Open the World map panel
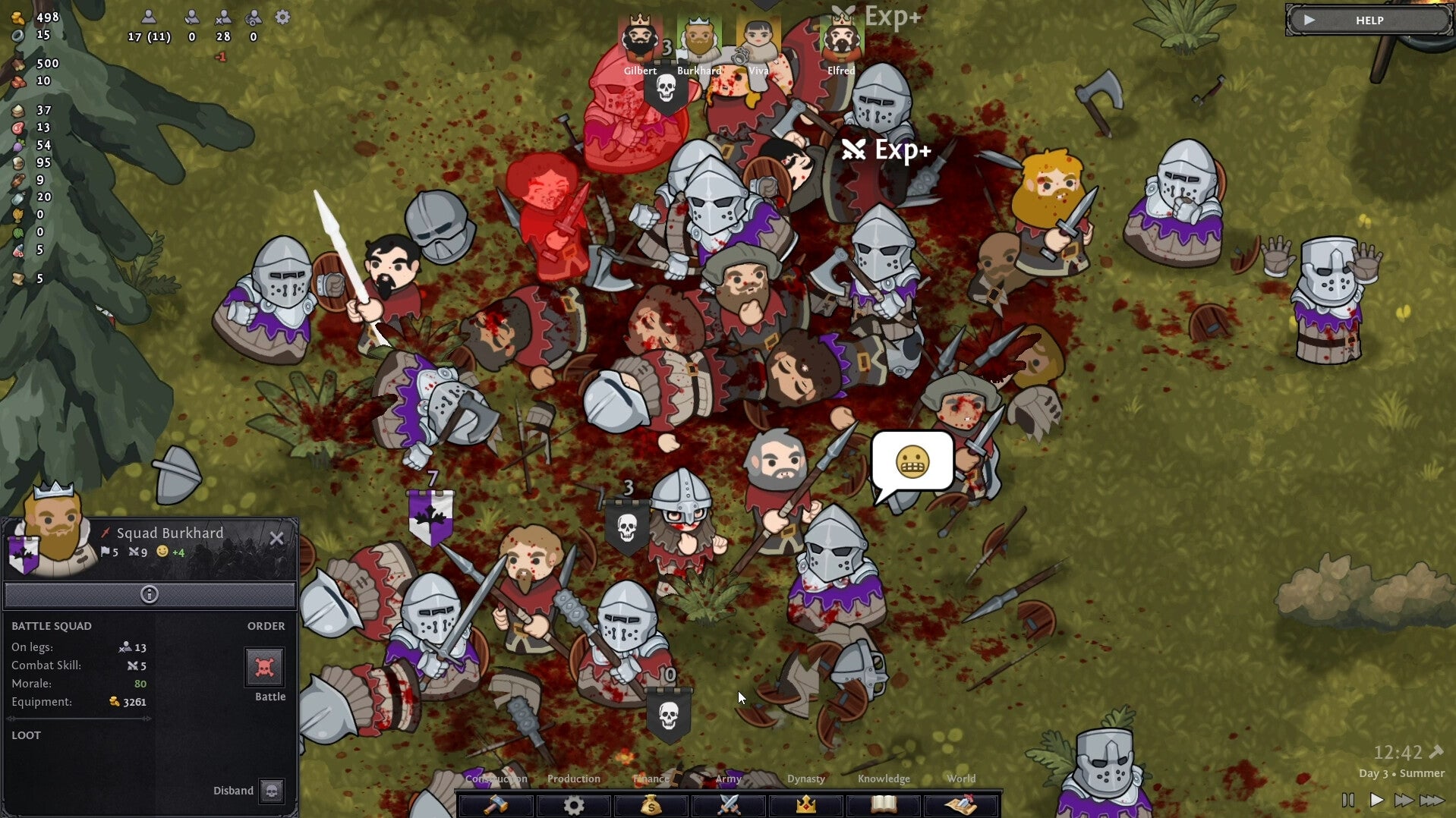The height and width of the screenshot is (818, 1456). 962,805
